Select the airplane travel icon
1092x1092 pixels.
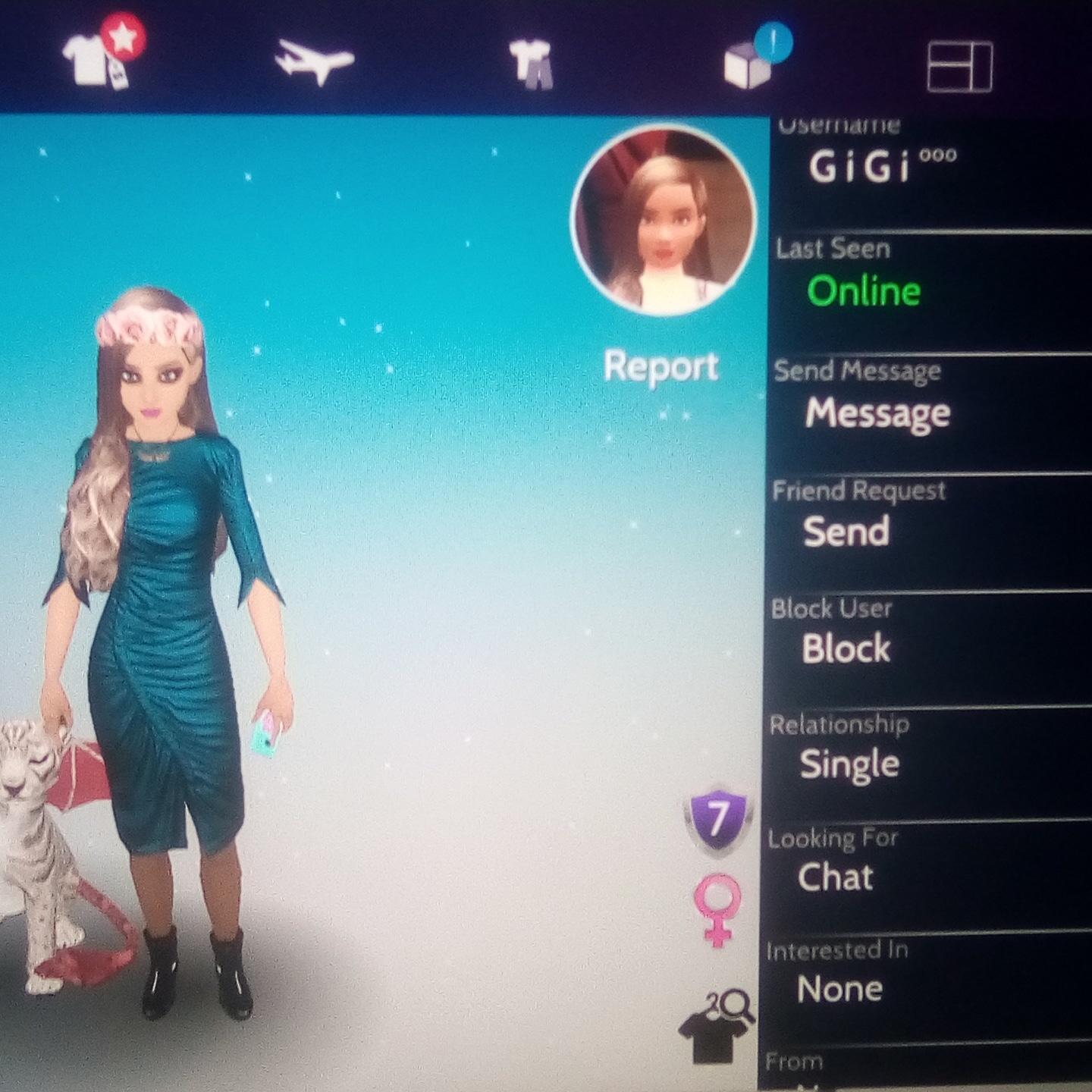tap(315, 59)
